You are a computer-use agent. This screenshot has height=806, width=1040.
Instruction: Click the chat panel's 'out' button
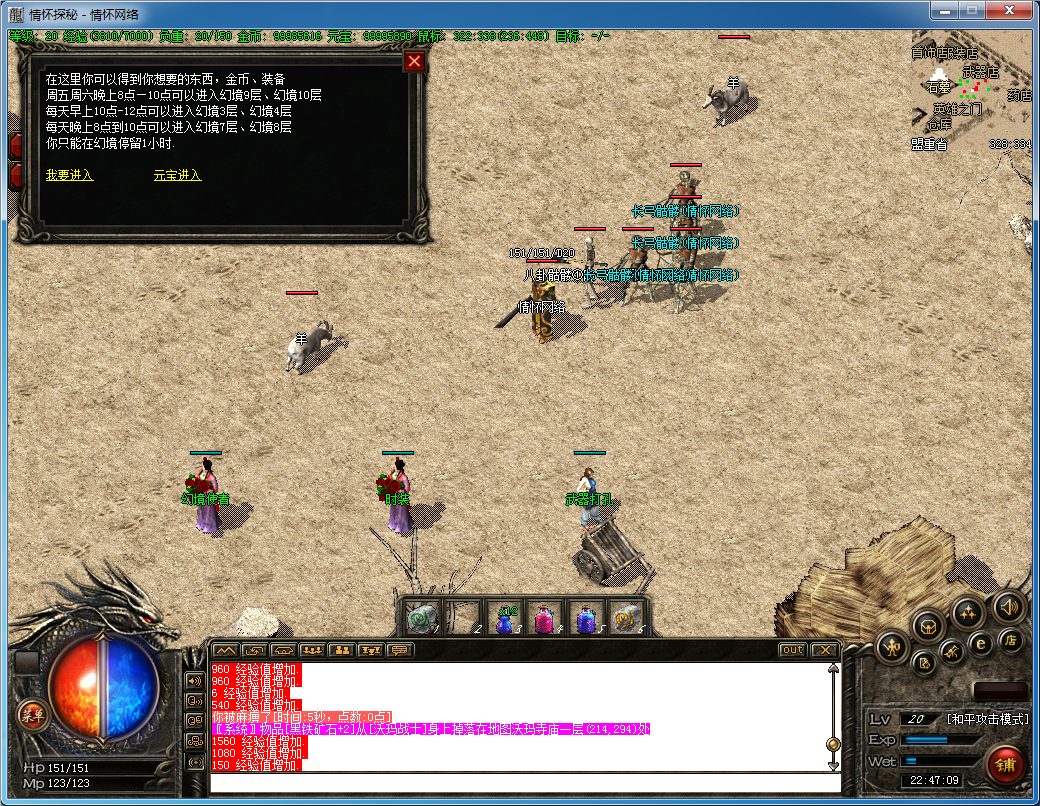[792, 650]
